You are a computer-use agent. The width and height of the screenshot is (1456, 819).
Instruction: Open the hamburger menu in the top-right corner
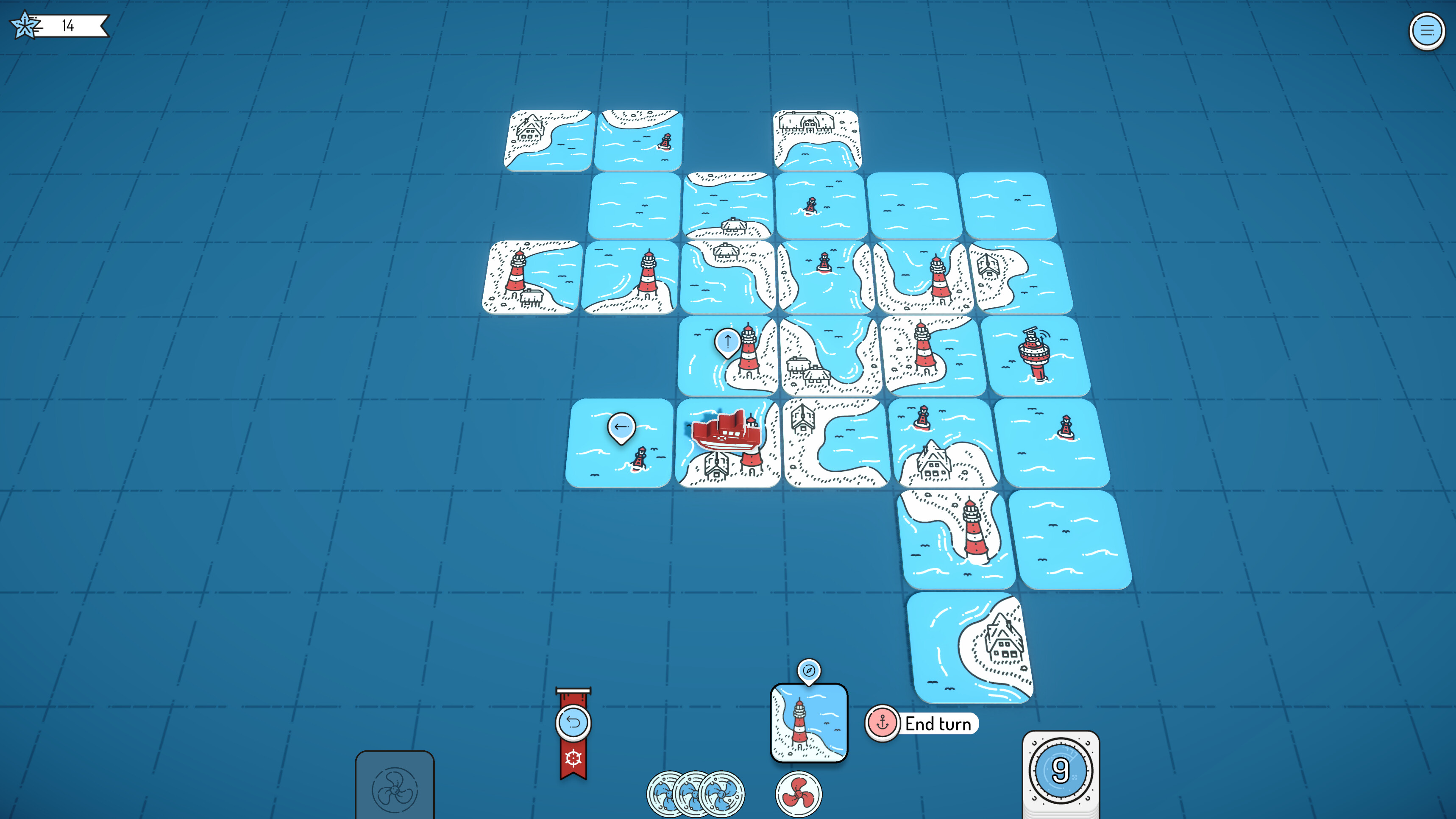(1427, 31)
